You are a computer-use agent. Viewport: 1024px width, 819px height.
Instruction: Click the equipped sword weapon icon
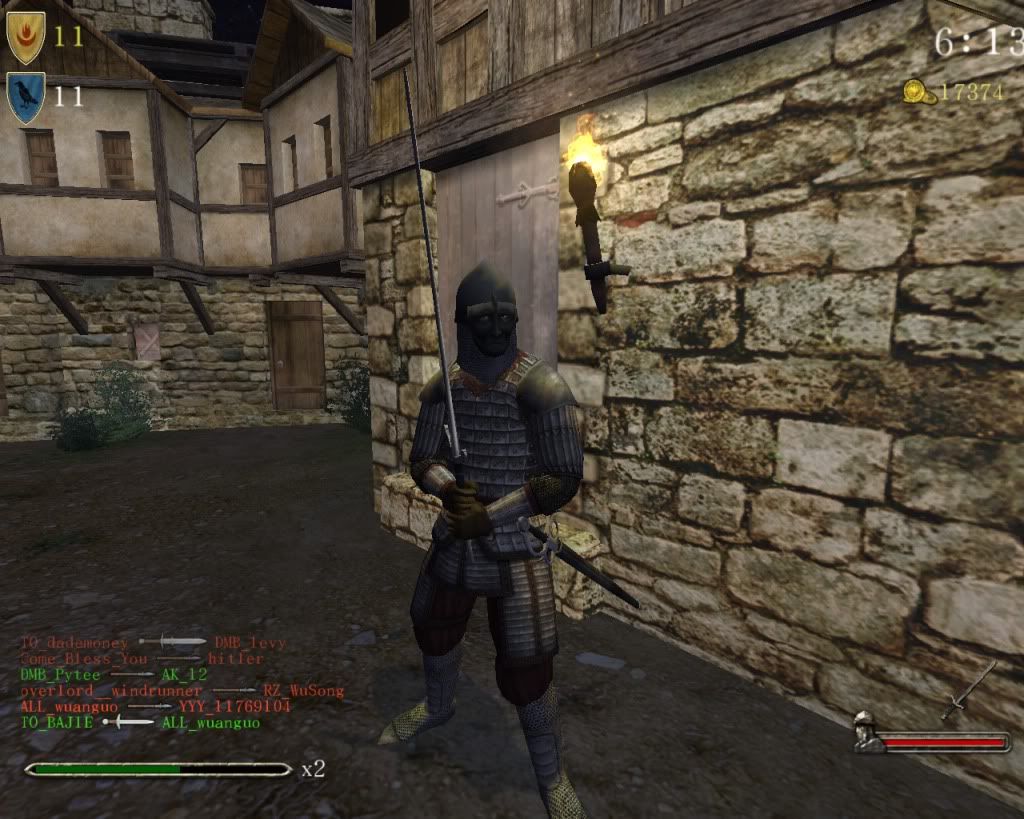pyautogui.click(x=967, y=691)
